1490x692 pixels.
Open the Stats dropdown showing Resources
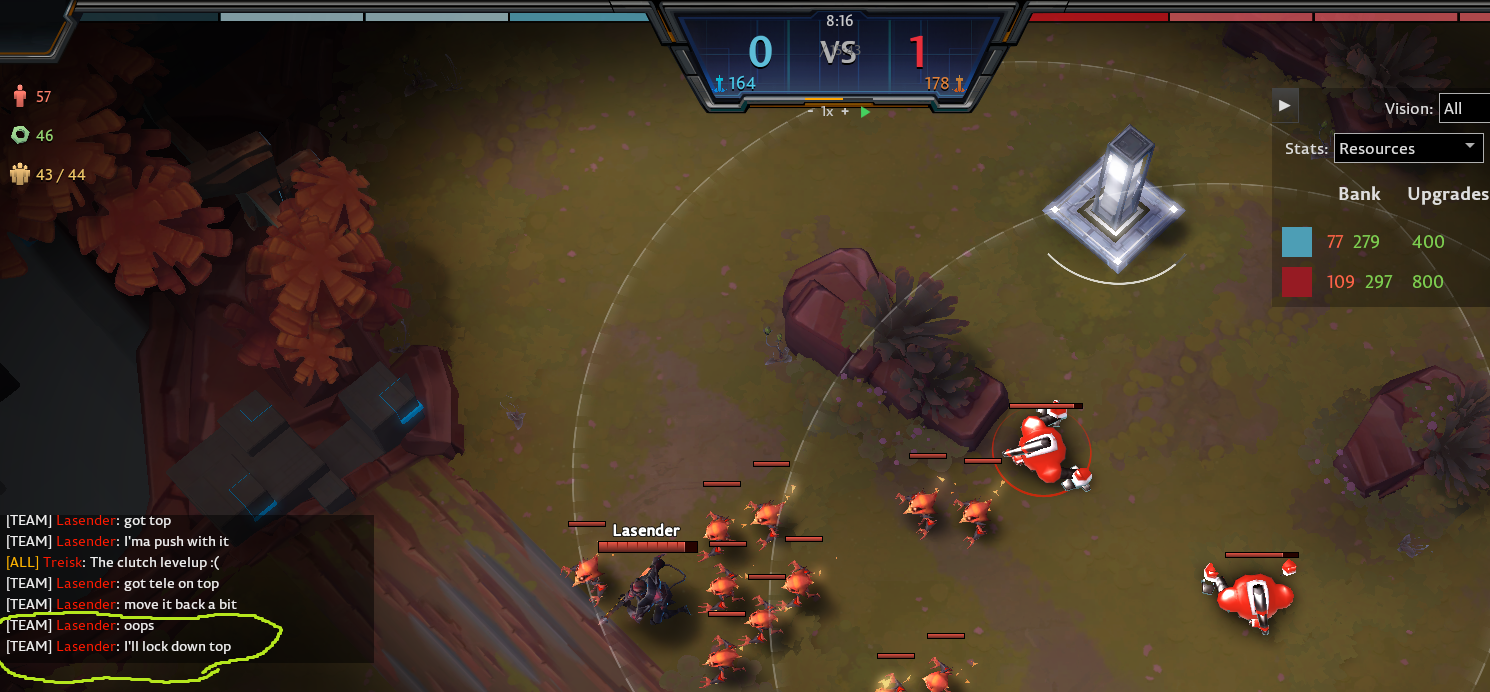pos(1408,148)
